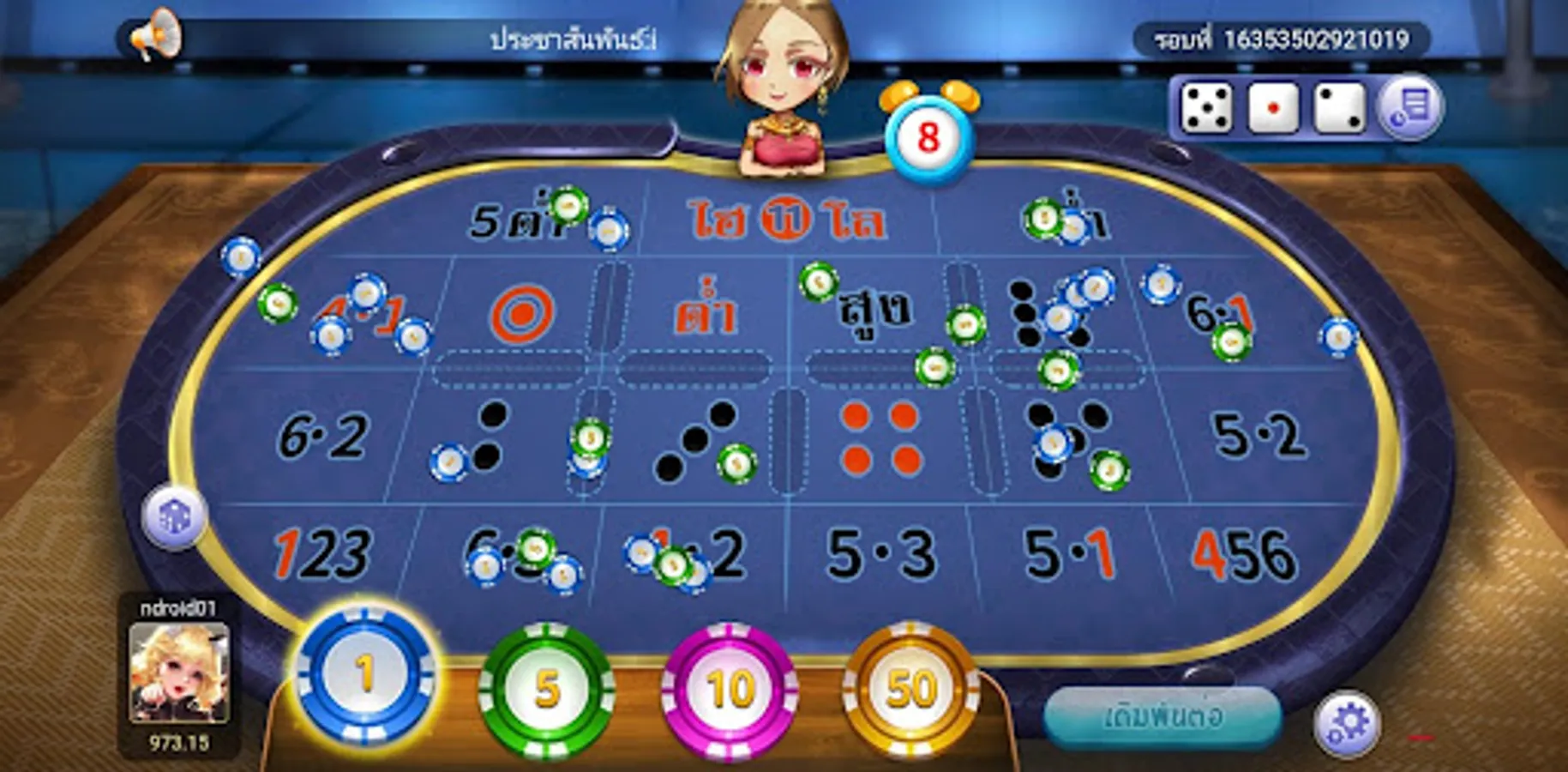Open the megaphone announcement icon
The height and width of the screenshot is (772, 1568).
157,34
